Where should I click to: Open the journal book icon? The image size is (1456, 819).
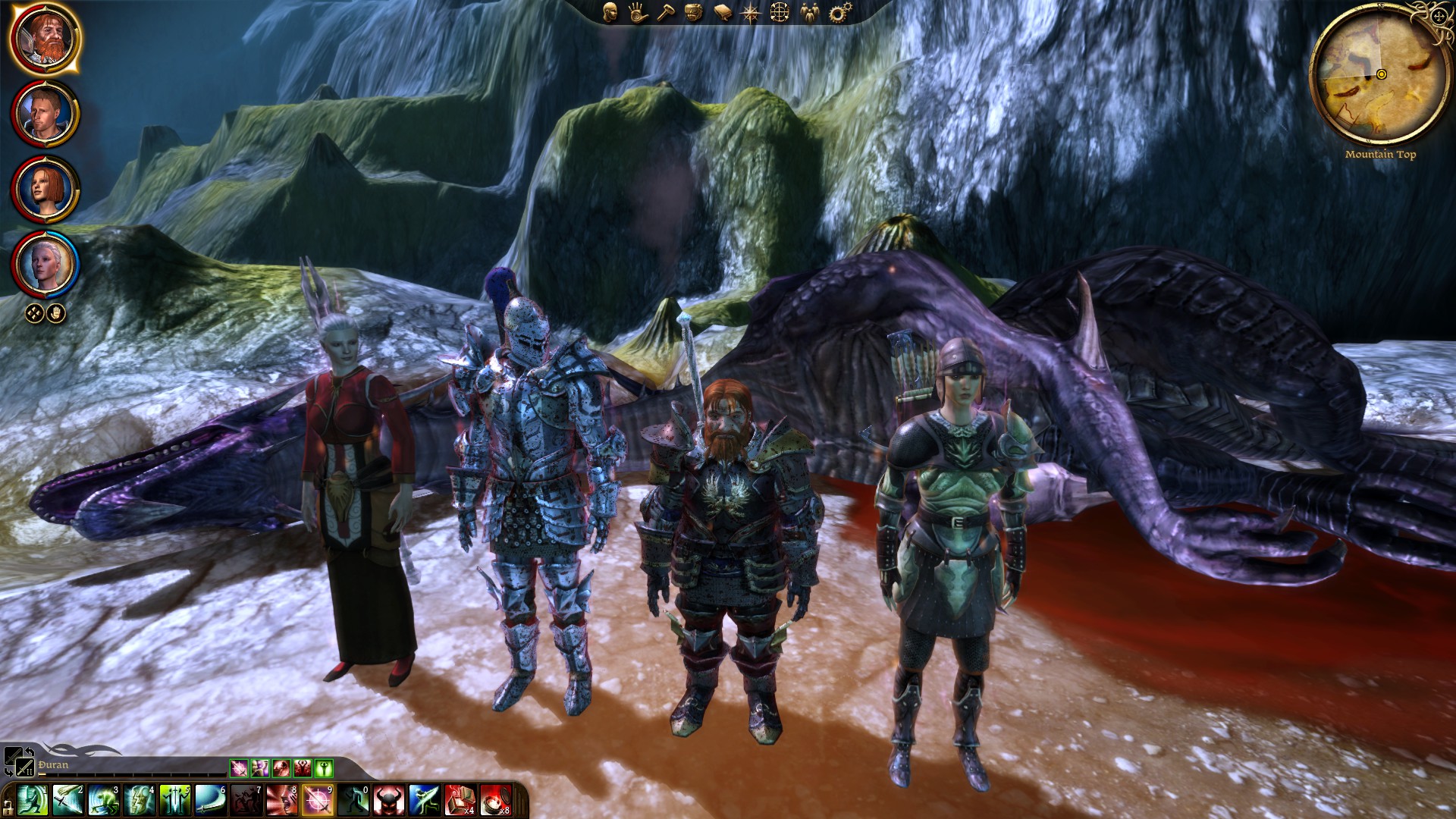[x=723, y=12]
